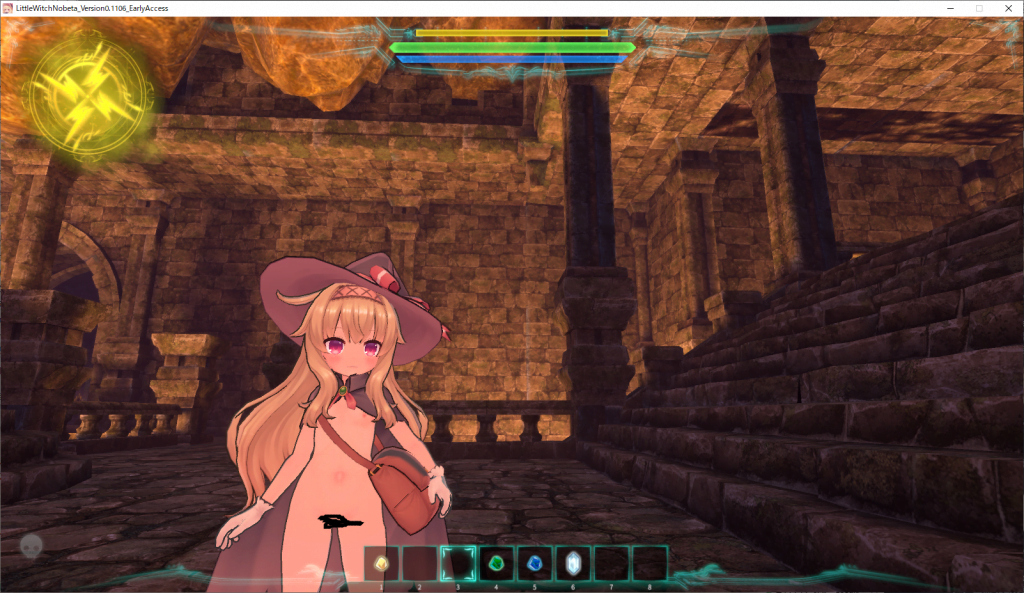The height and width of the screenshot is (593, 1024).
Task: Select the blue gem in hotbar slot 5
Action: tap(534, 563)
